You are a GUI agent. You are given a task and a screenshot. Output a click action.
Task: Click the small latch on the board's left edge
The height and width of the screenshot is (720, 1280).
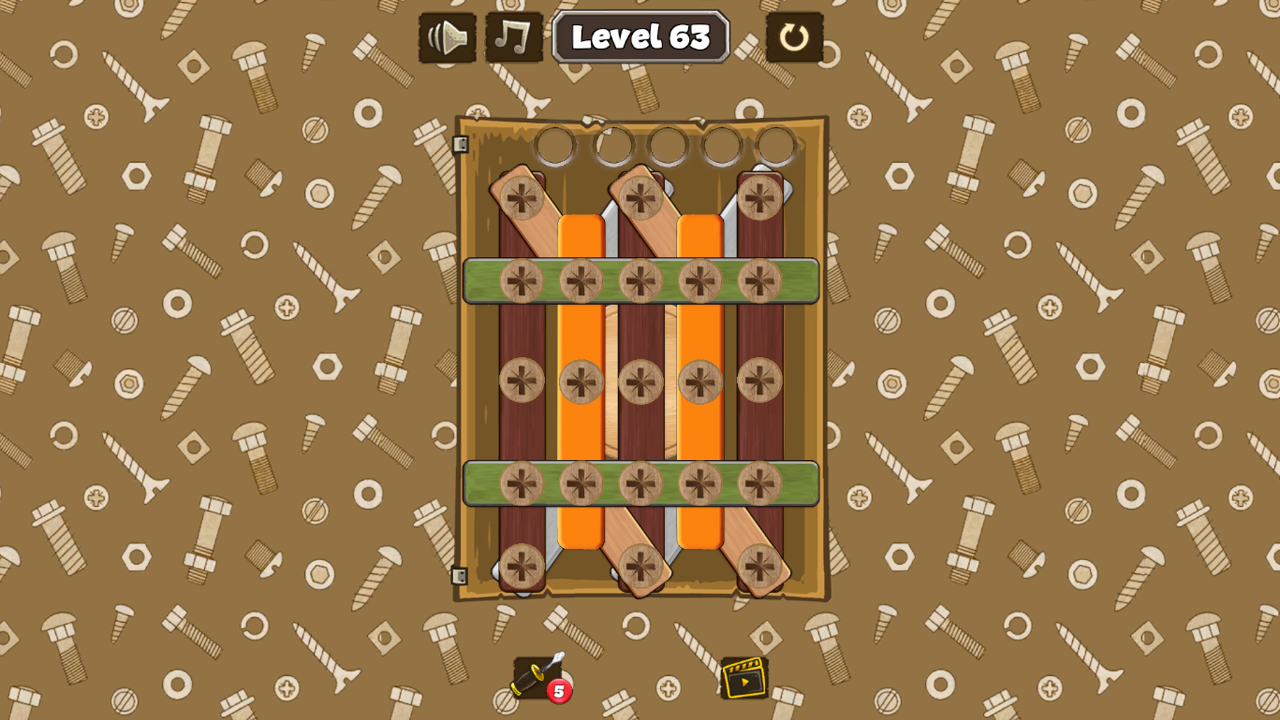(461, 146)
